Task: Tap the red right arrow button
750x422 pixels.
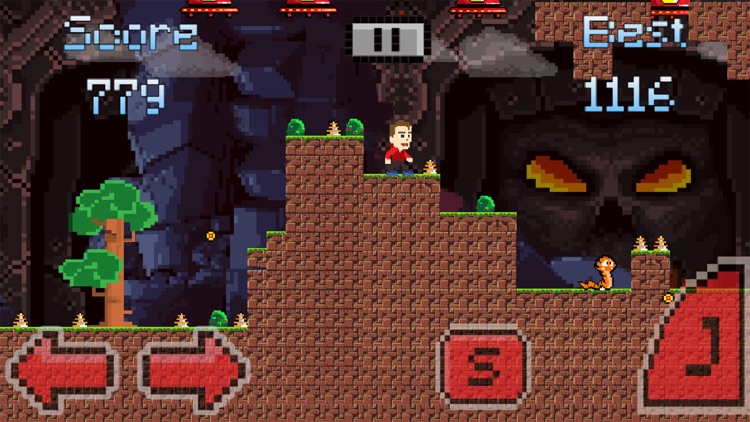Action: click(x=193, y=371)
